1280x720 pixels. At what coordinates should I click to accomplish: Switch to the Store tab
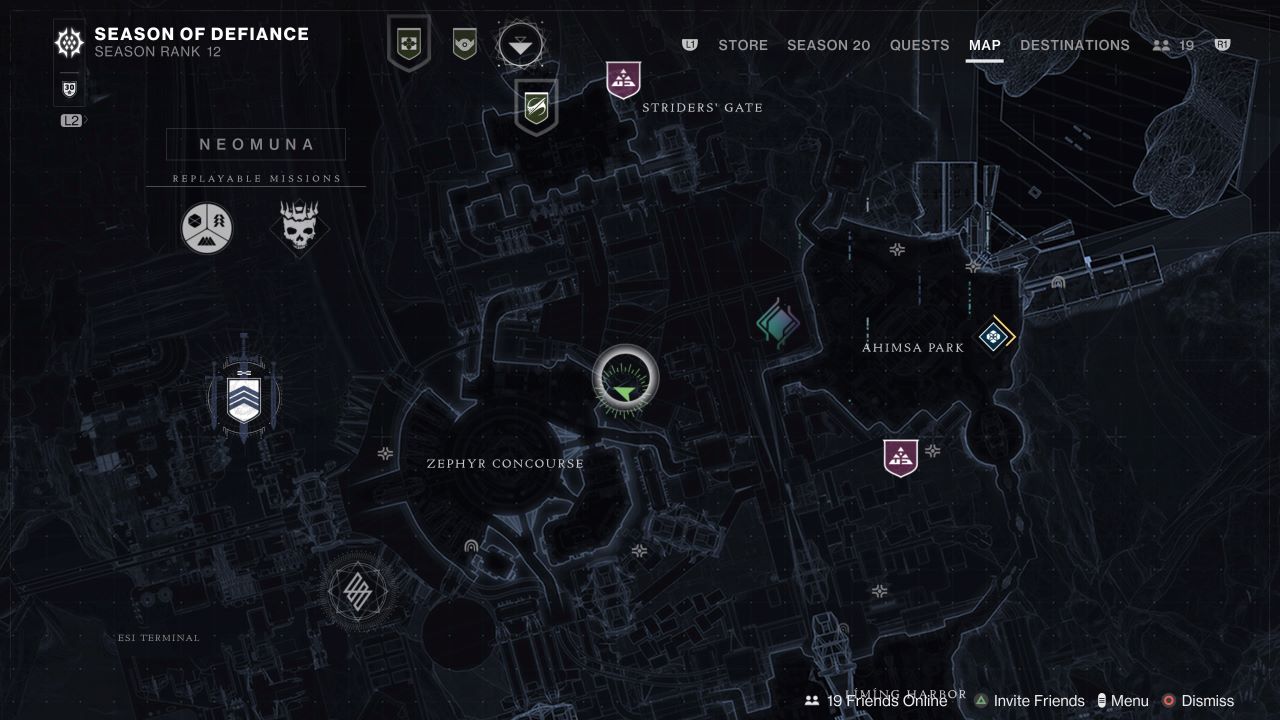tap(742, 45)
